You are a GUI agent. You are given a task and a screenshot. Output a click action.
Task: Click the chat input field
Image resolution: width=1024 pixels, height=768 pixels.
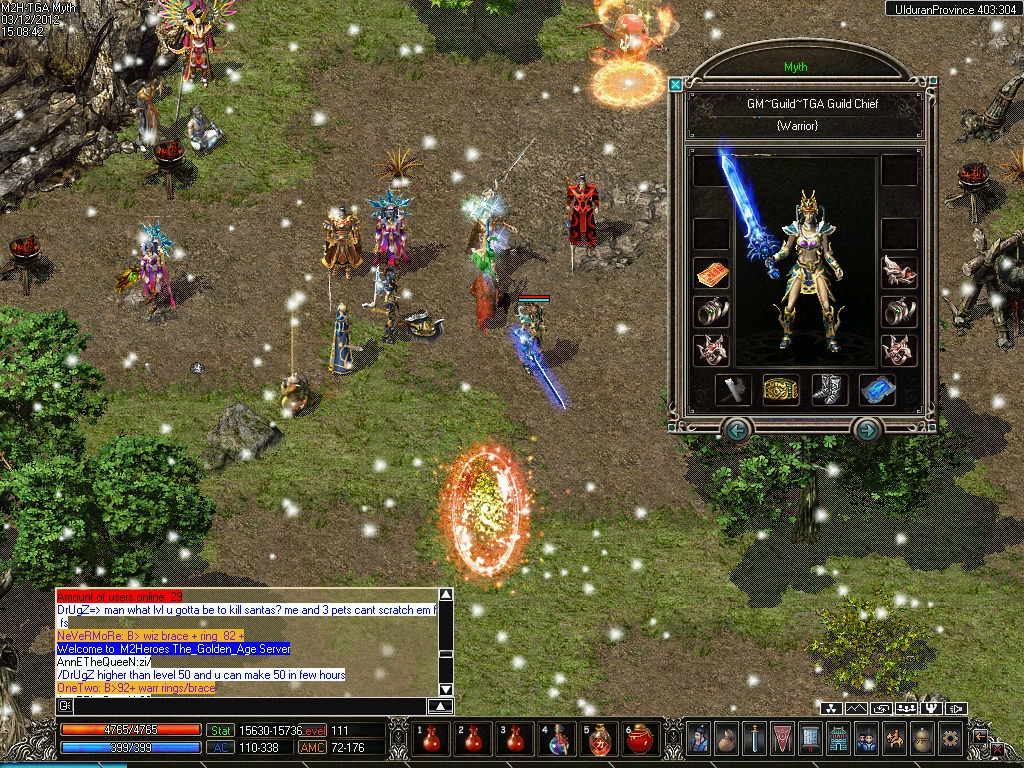(250, 706)
